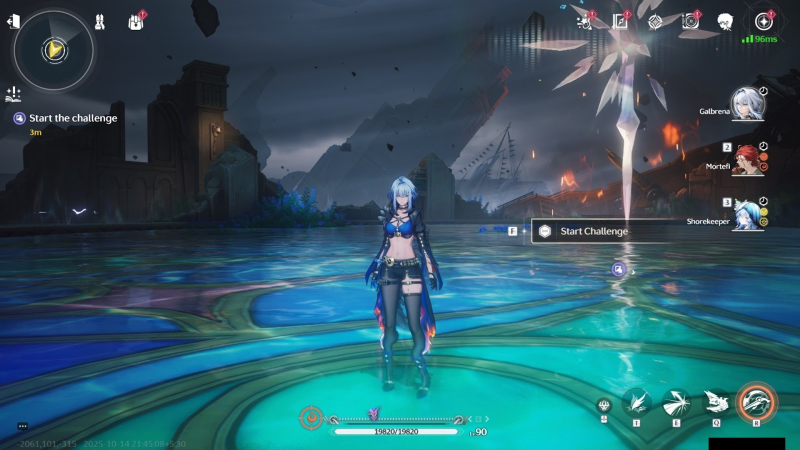Switch to Shorekeeper in the party list
The height and width of the screenshot is (450, 800).
tap(746, 213)
